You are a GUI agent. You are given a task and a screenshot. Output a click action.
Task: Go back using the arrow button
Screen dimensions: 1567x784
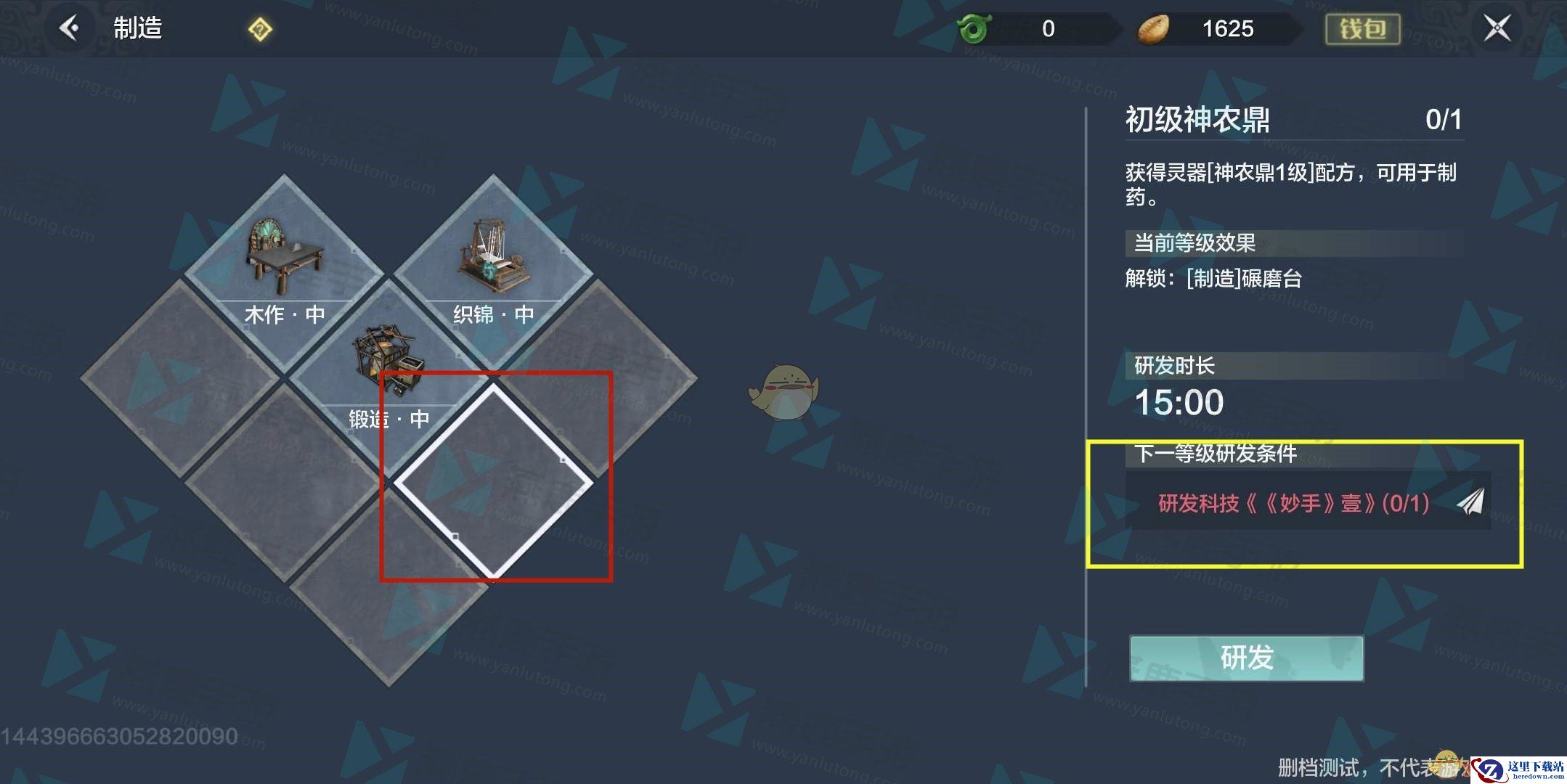[x=70, y=29]
